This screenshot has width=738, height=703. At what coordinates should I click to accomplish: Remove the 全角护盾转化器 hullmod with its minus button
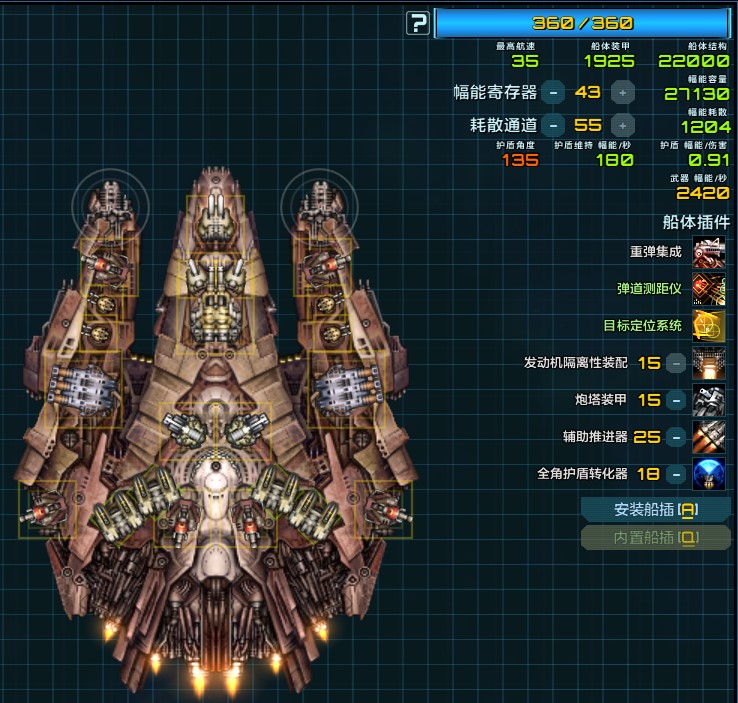tap(677, 474)
